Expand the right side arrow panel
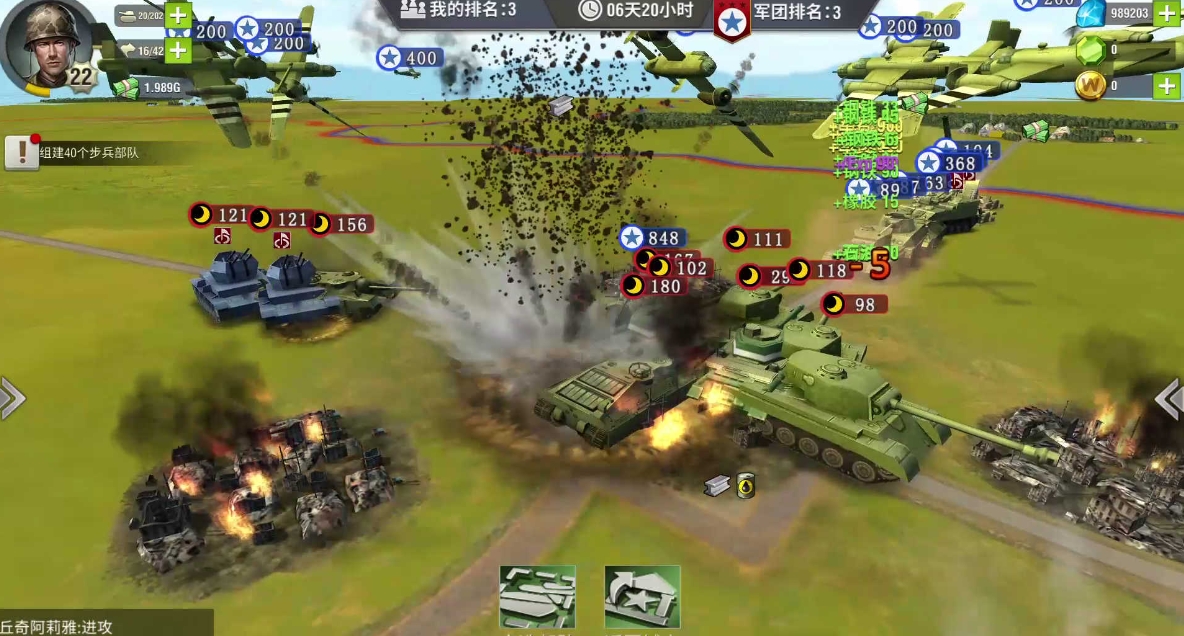The width and height of the screenshot is (1184, 636). coord(1171,398)
